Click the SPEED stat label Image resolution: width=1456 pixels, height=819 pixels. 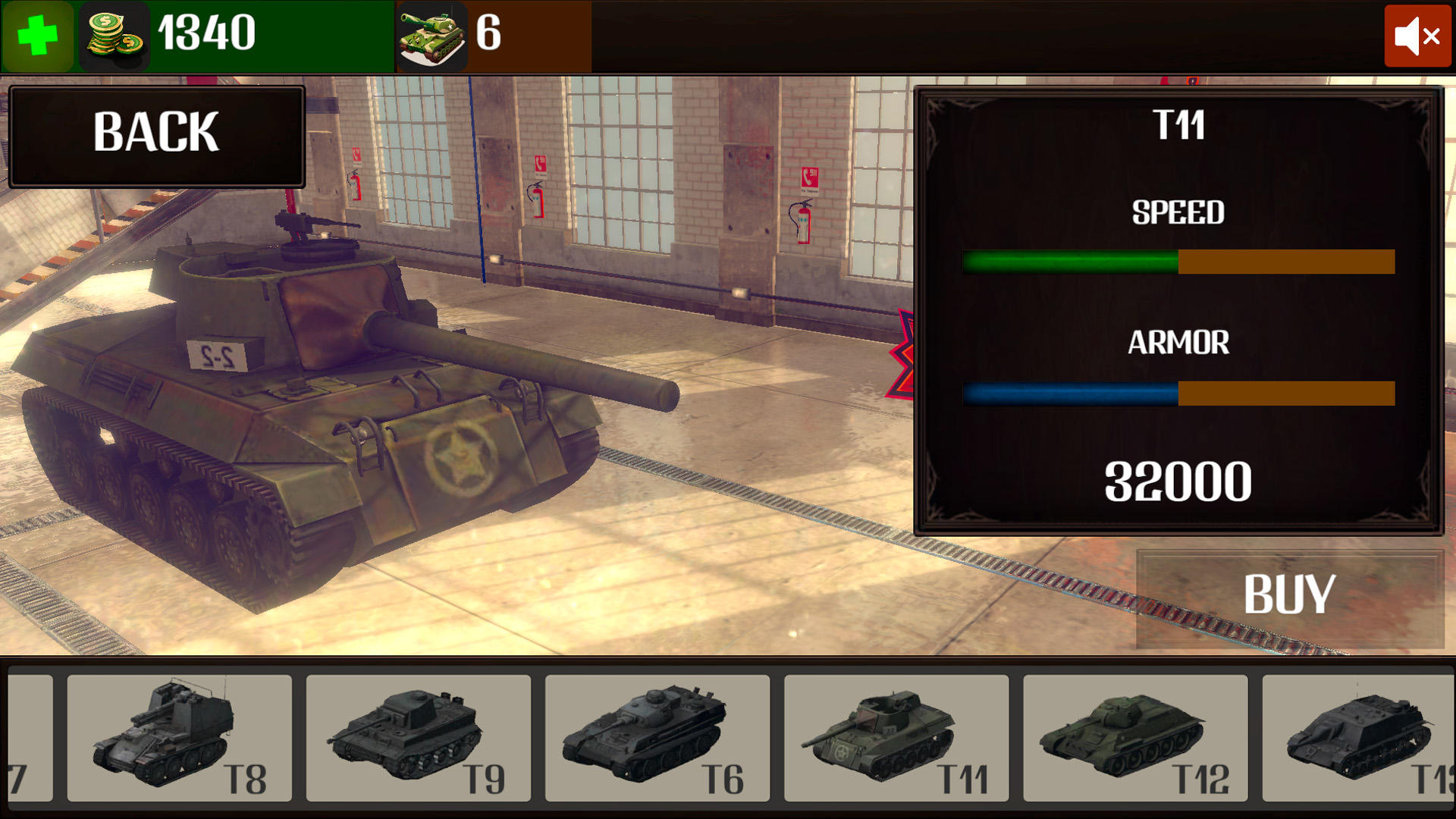[x=1178, y=213]
